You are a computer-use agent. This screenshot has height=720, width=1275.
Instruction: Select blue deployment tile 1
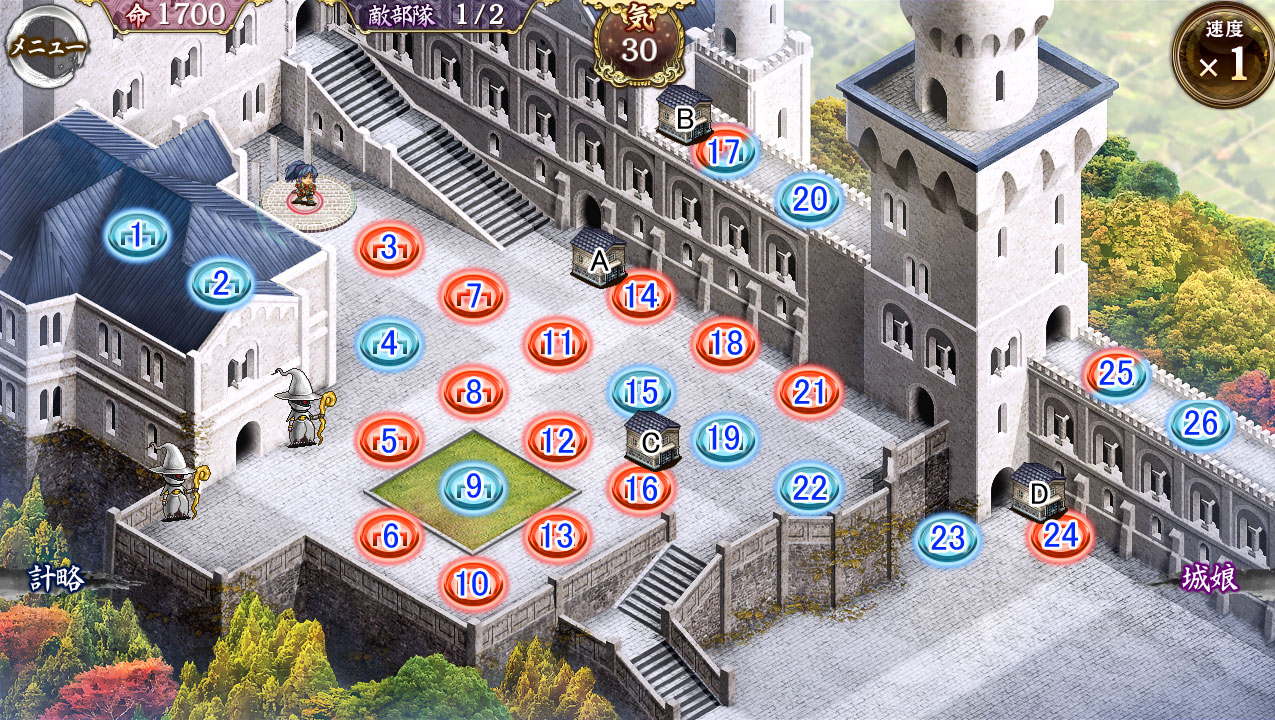[137, 237]
